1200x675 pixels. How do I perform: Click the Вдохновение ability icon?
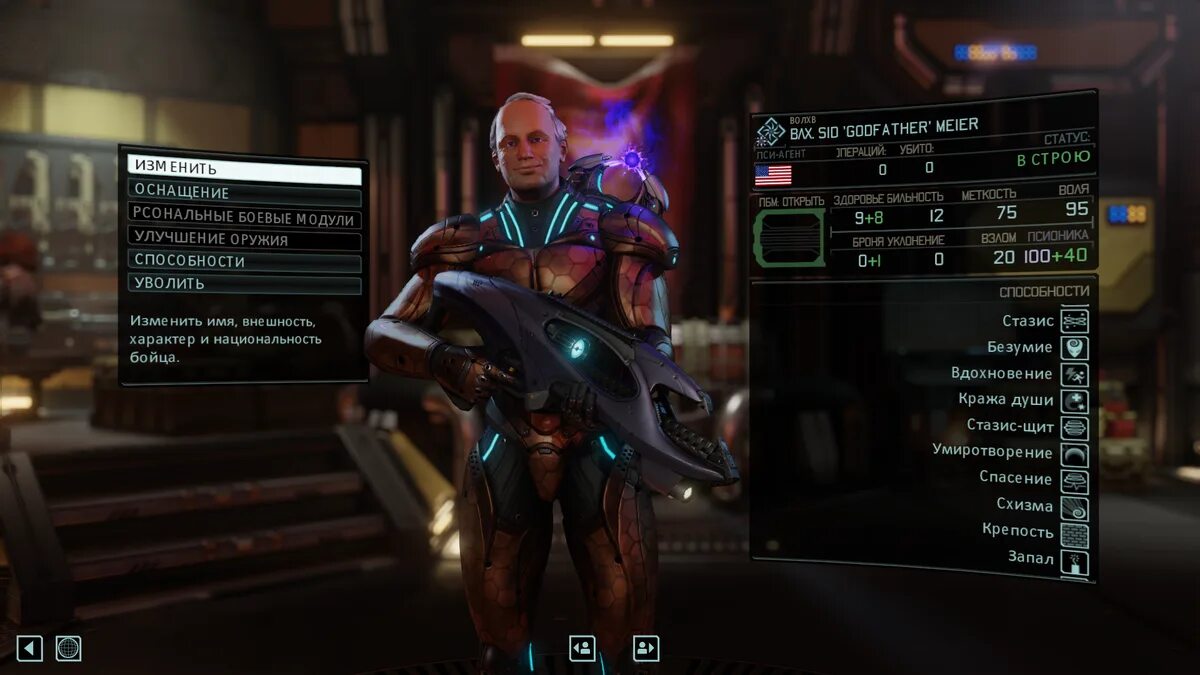[1074, 374]
